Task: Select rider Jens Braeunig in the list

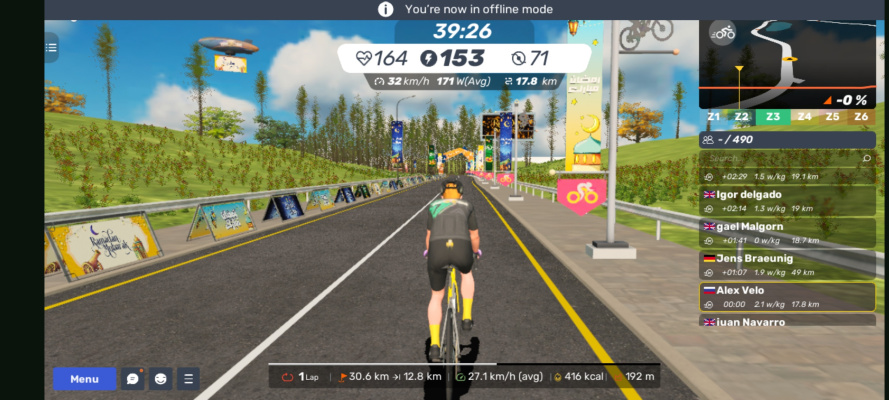Action: point(786,265)
